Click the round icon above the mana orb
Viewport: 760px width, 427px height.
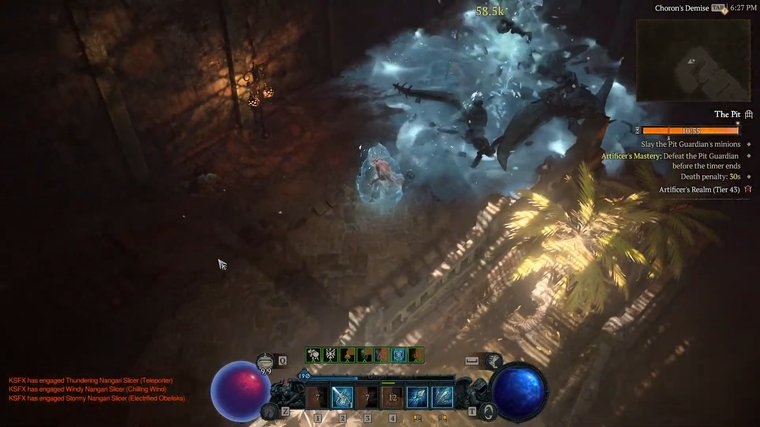click(x=494, y=361)
